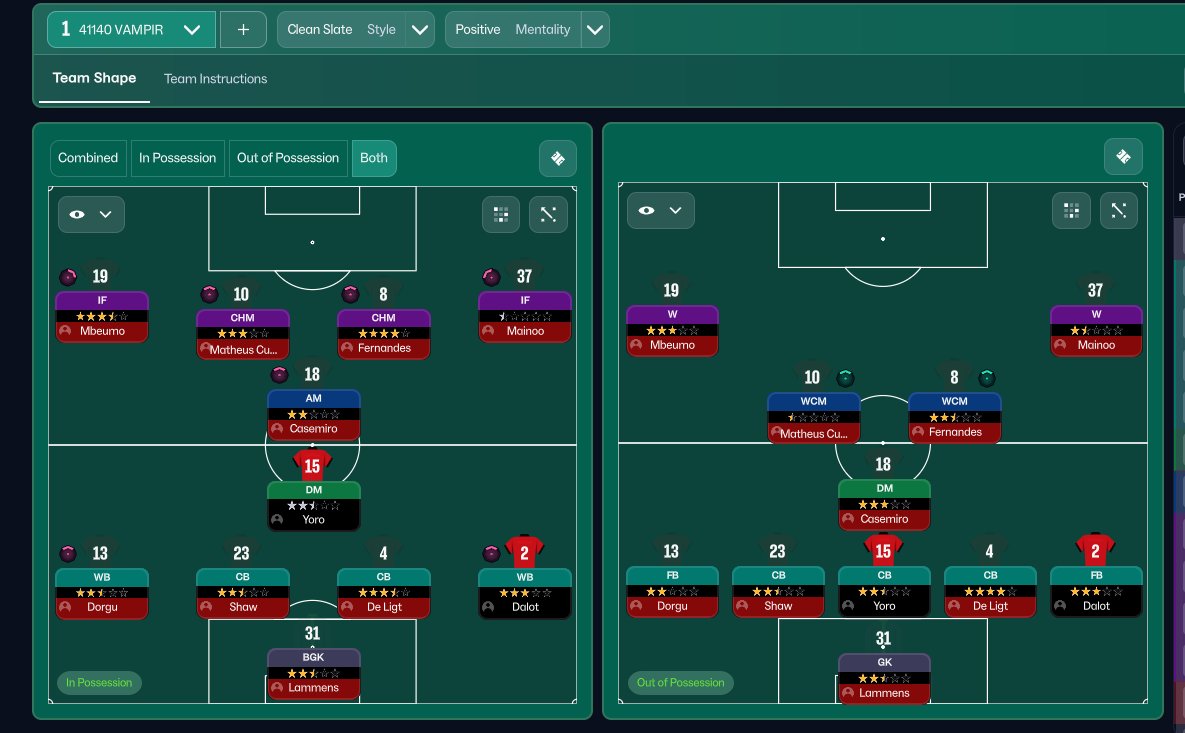Select the Both view option
The height and width of the screenshot is (733, 1185).
374,158
